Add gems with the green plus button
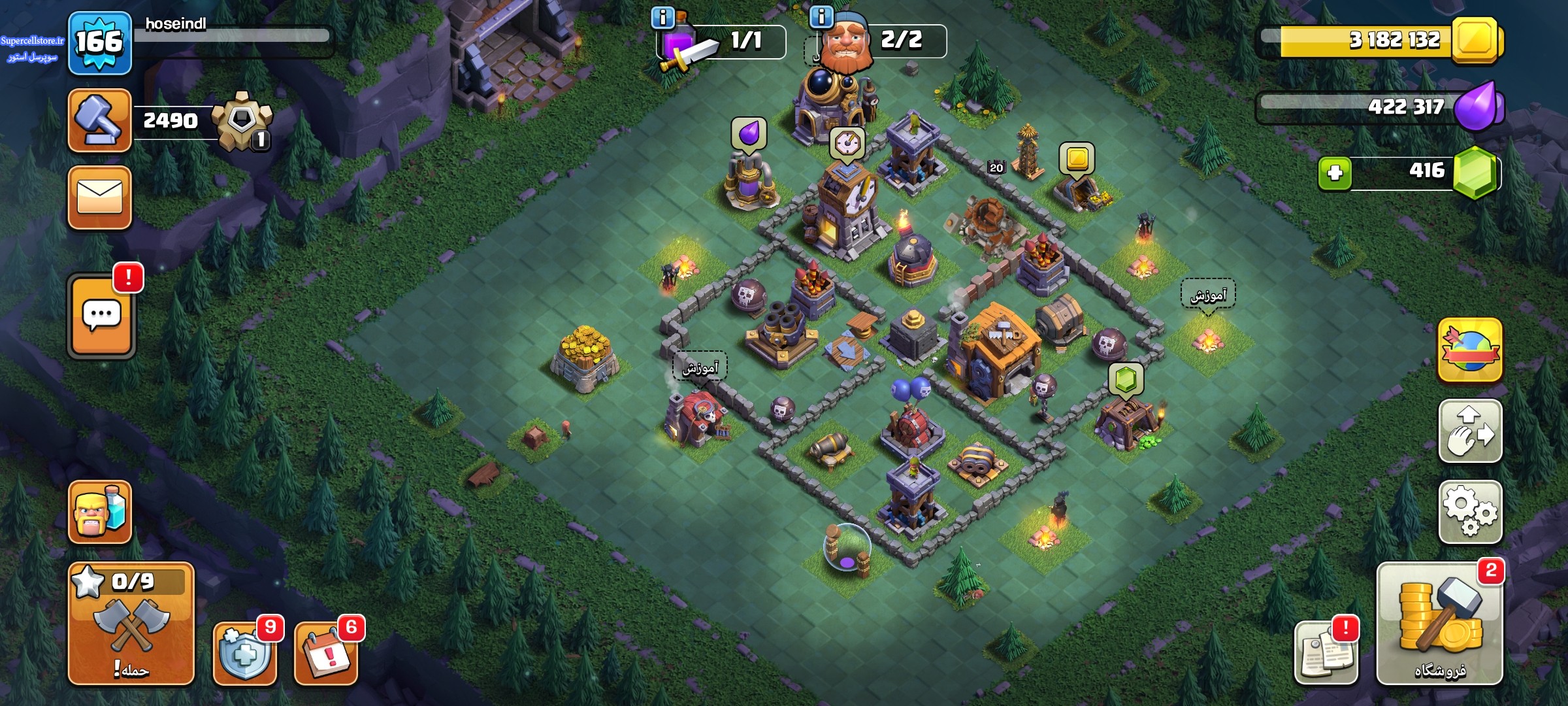This screenshot has width=1568, height=706. click(1335, 173)
